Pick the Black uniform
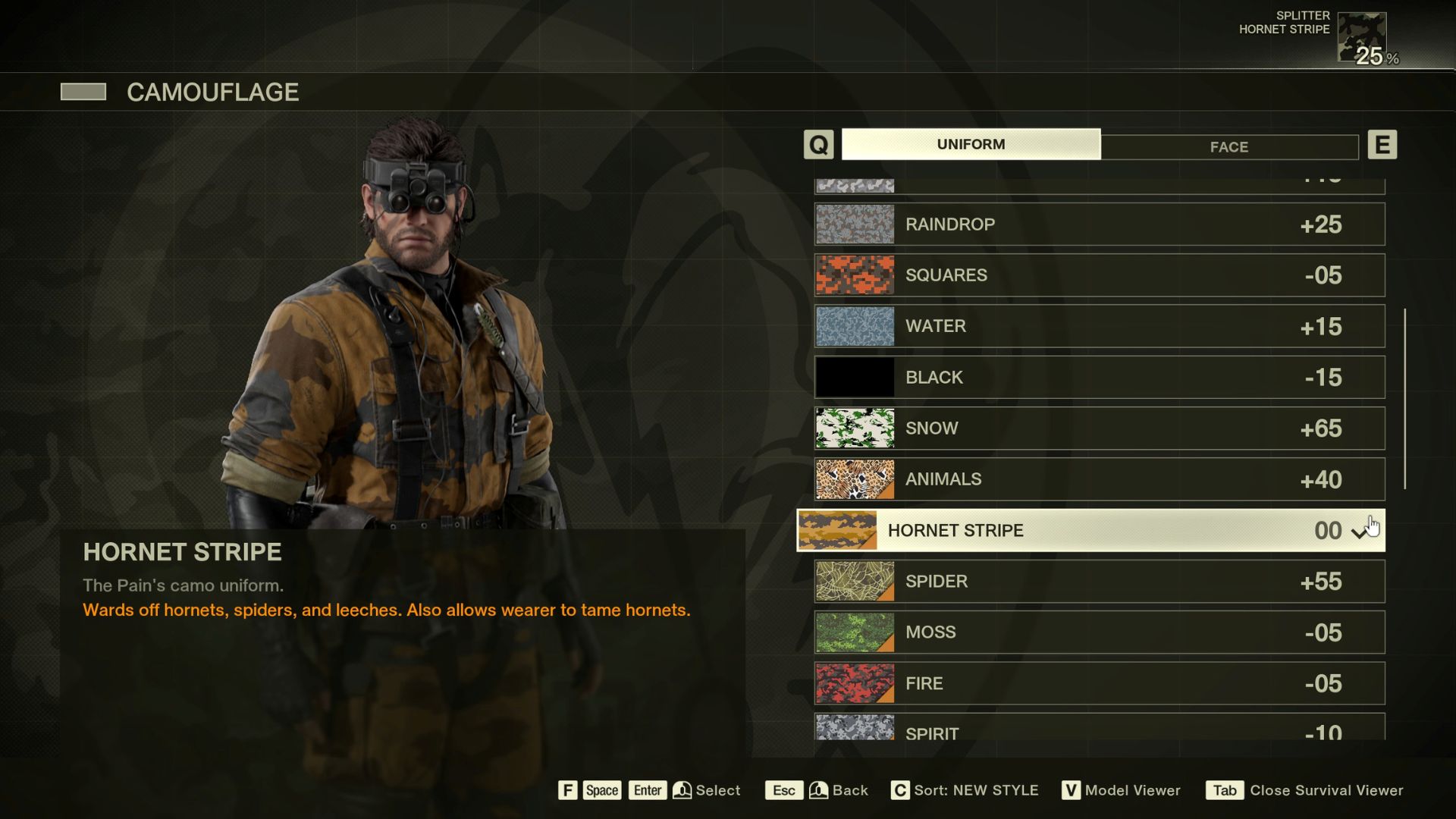Image resolution: width=1456 pixels, height=819 pixels. tap(1100, 377)
